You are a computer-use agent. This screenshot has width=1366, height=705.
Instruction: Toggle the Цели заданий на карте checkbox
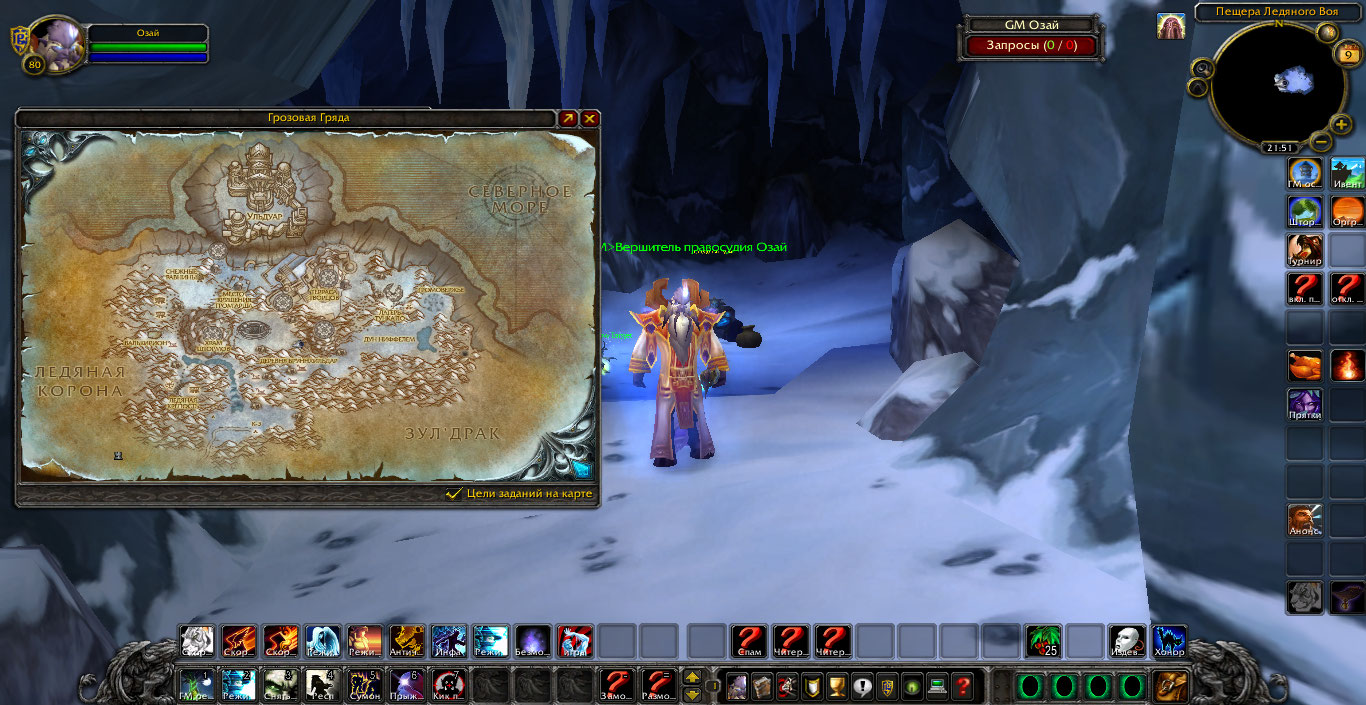click(454, 493)
